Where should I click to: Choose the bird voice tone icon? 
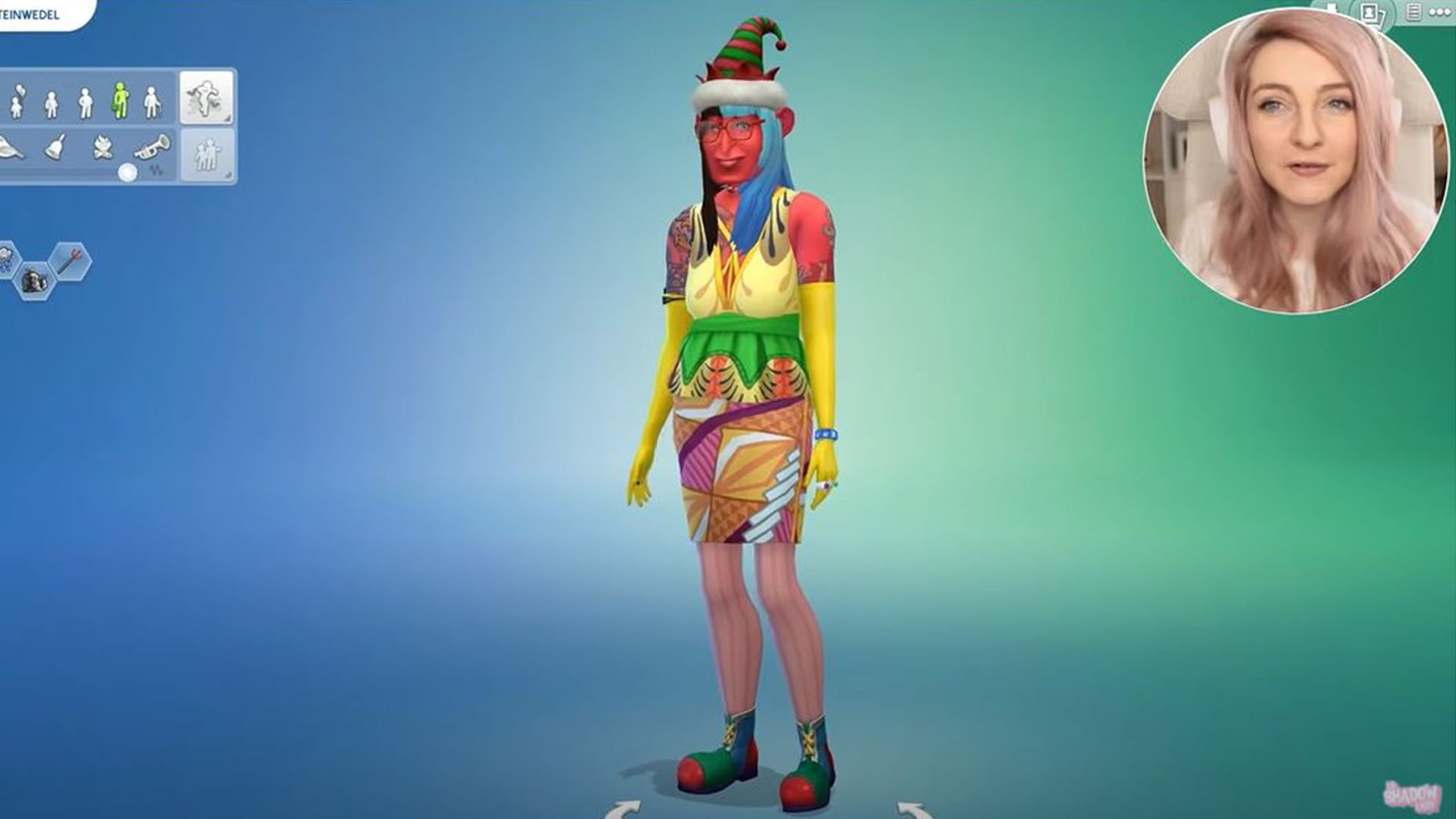(x=8, y=148)
